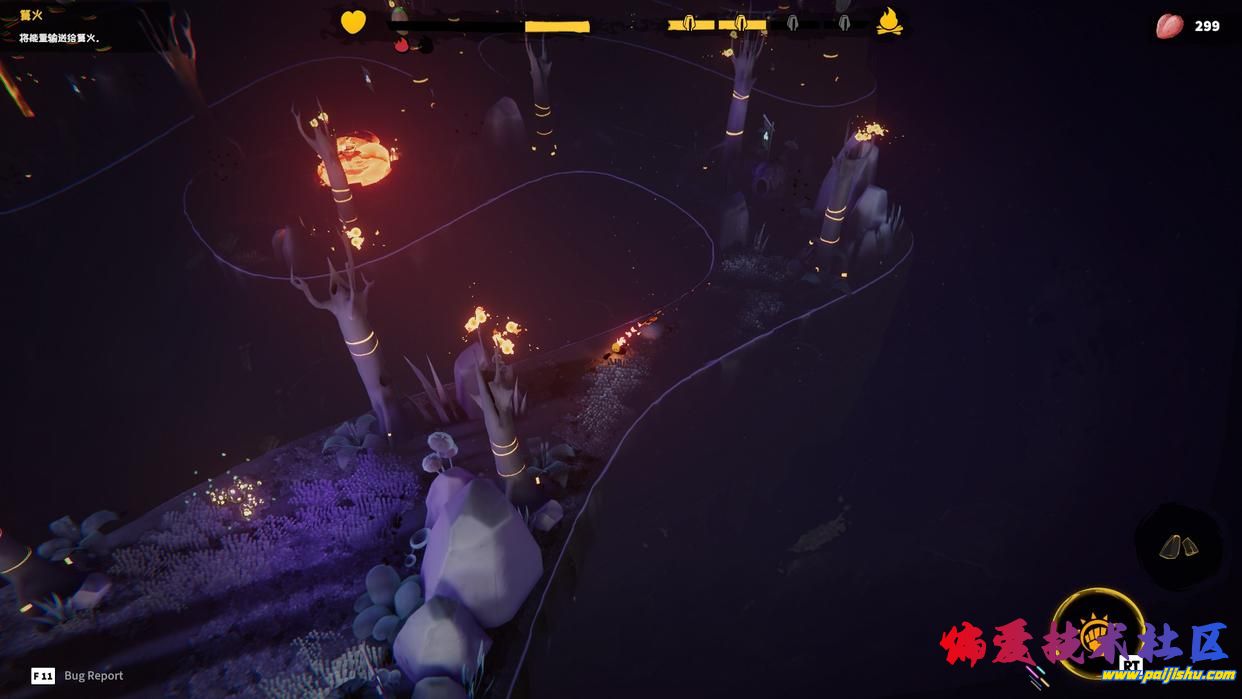Click the paijishu.com watermark link
The height and width of the screenshot is (699, 1242).
1167,675
